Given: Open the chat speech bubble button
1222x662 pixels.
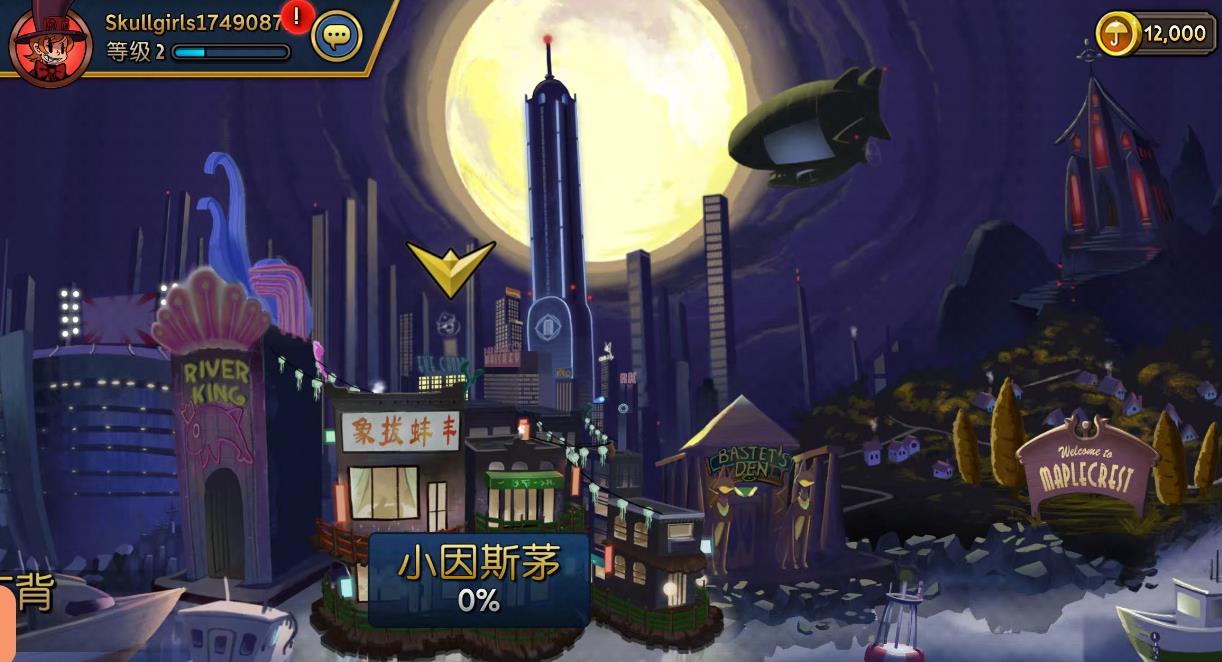Looking at the screenshot, I should click(337, 37).
